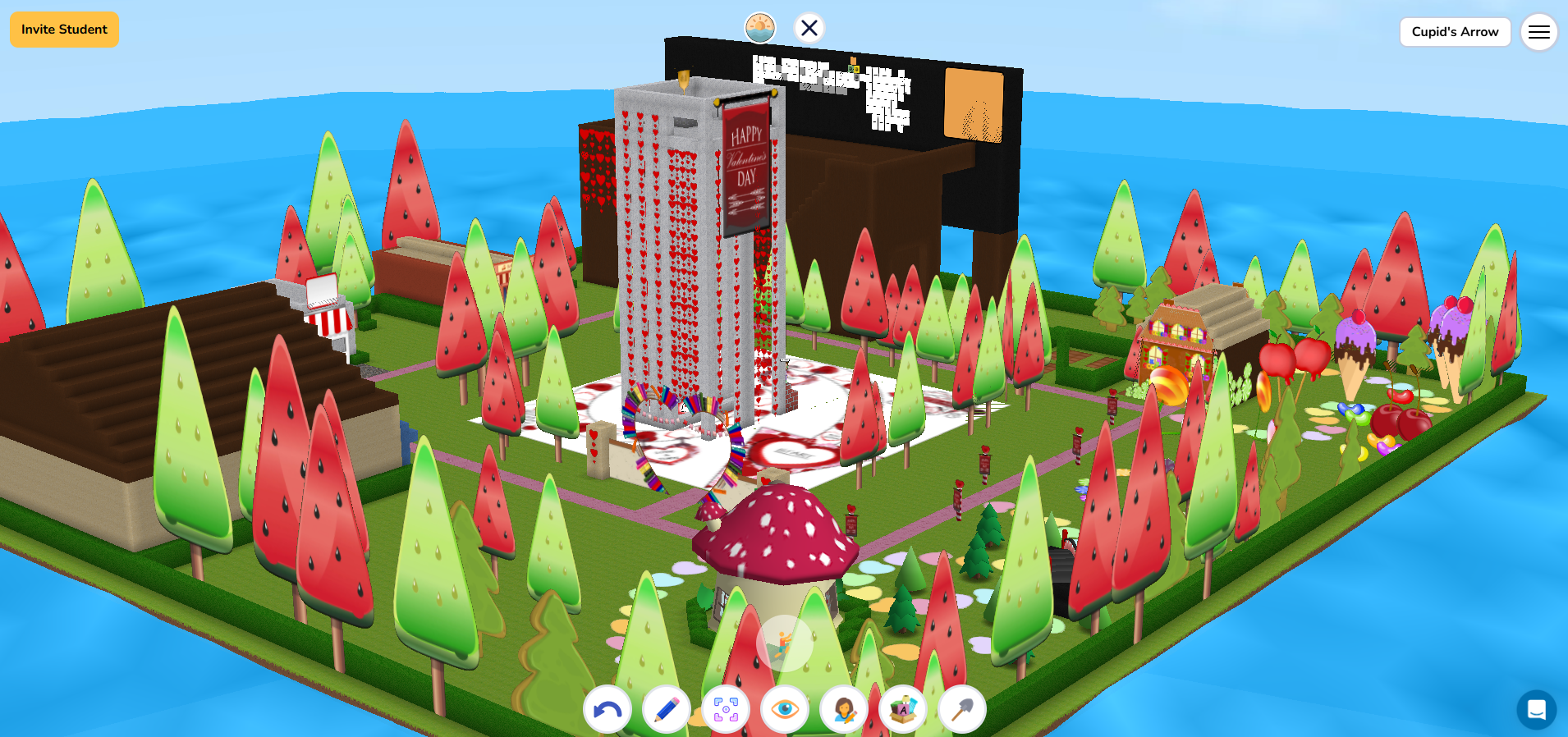Open the chat support bubble
The width and height of the screenshot is (1568, 737).
[1536, 710]
